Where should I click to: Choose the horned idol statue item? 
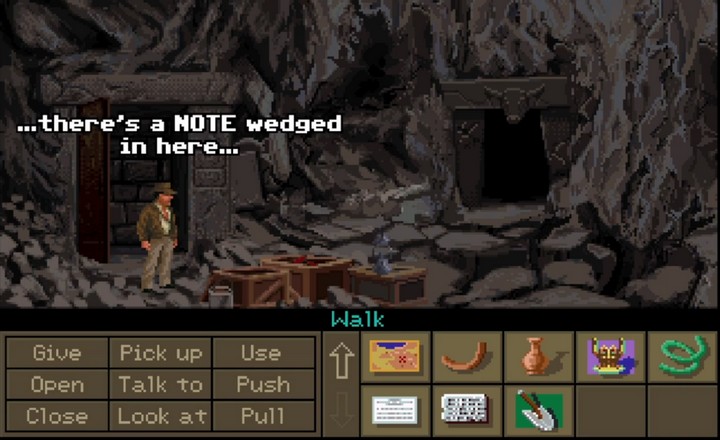610,357
